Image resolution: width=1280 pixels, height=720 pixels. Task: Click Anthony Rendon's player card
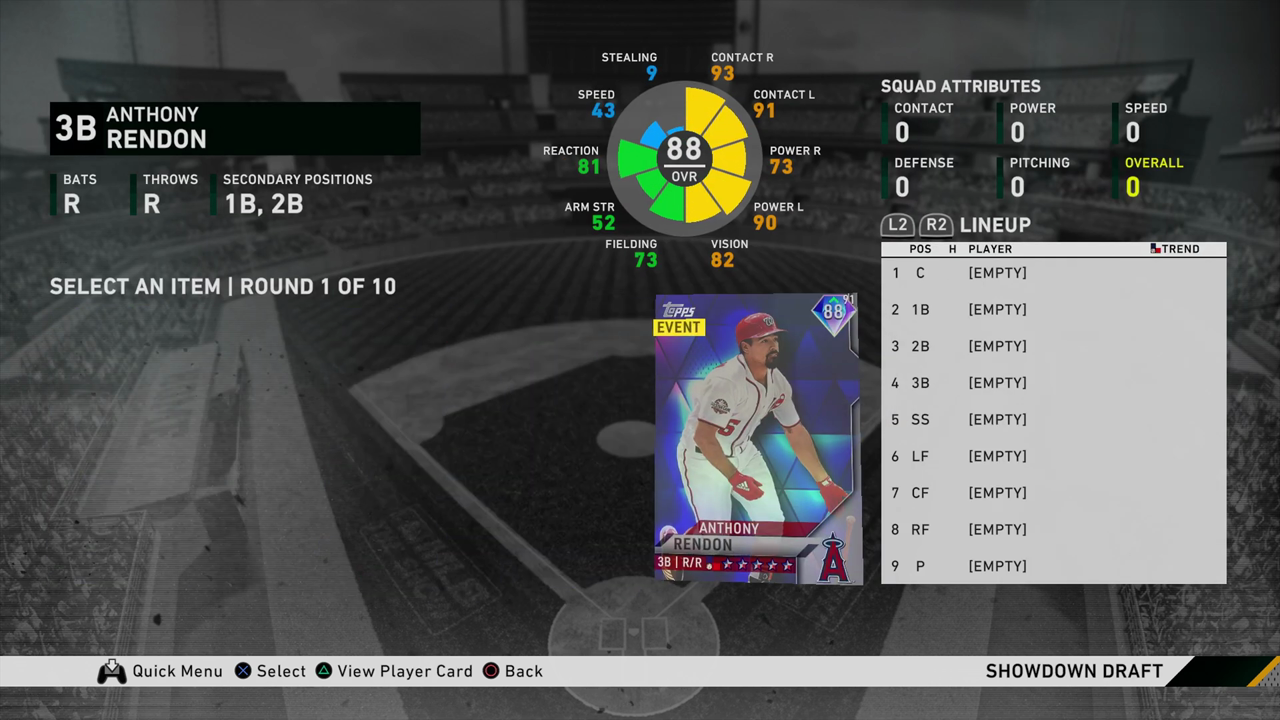[x=757, y=438]
